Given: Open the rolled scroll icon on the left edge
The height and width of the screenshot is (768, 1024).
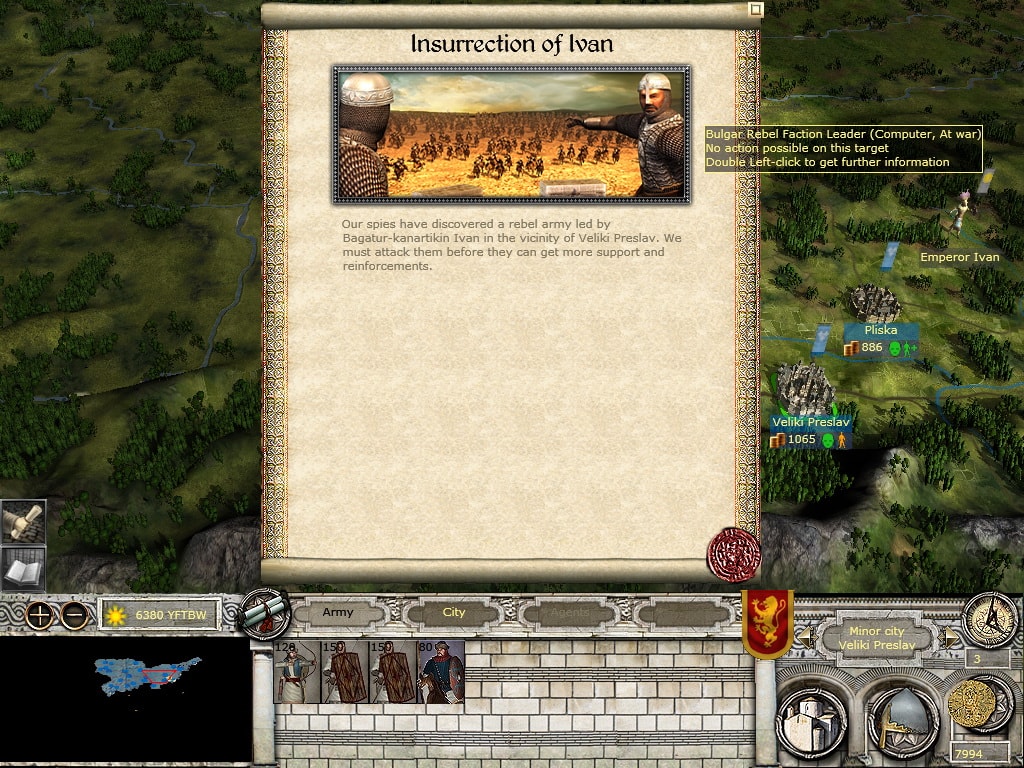Looking at the screenshot, I should [23, 521].
